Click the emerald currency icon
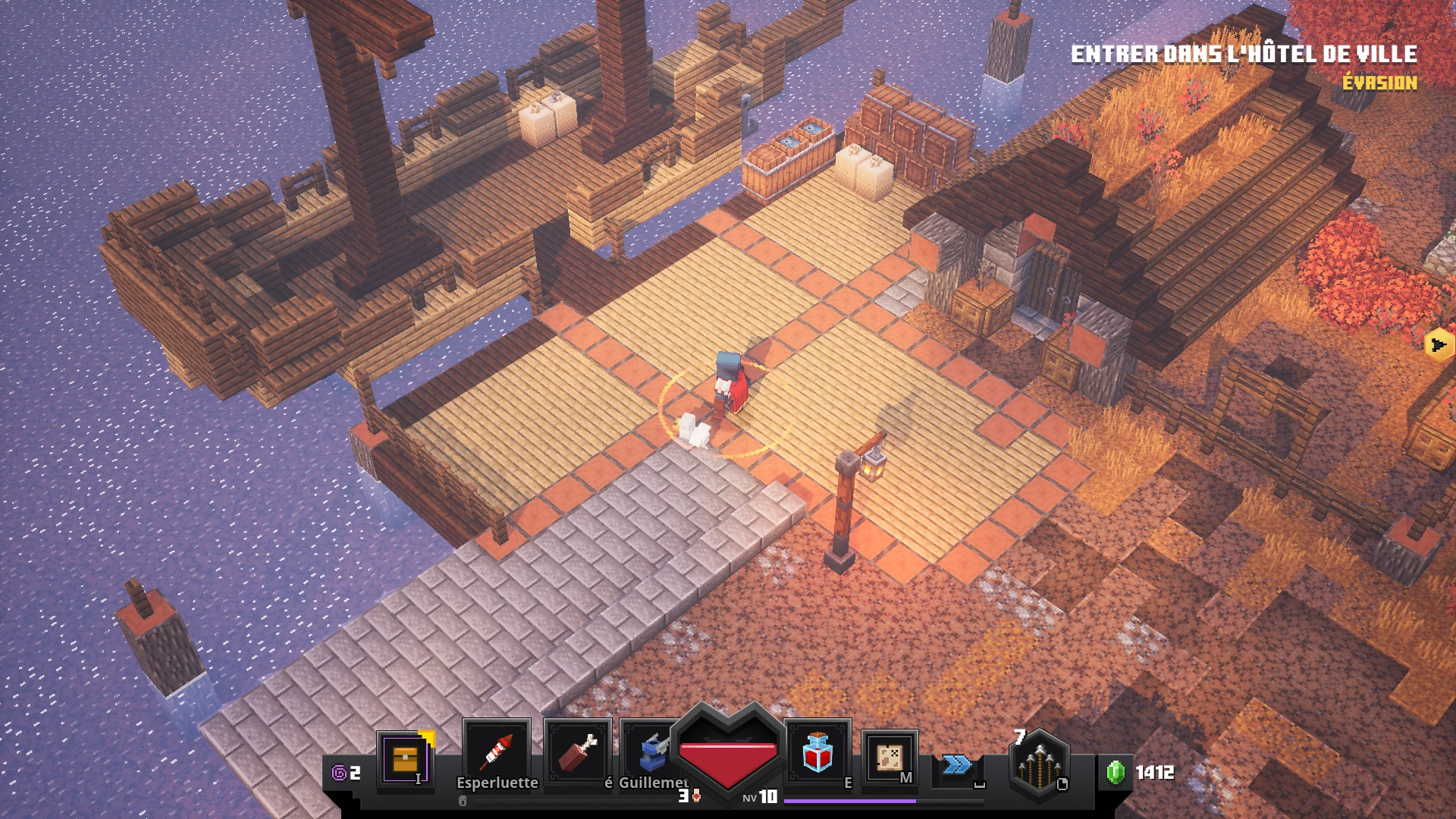The width and height of the screenshot is (1456, 819). click(1116, 770)
